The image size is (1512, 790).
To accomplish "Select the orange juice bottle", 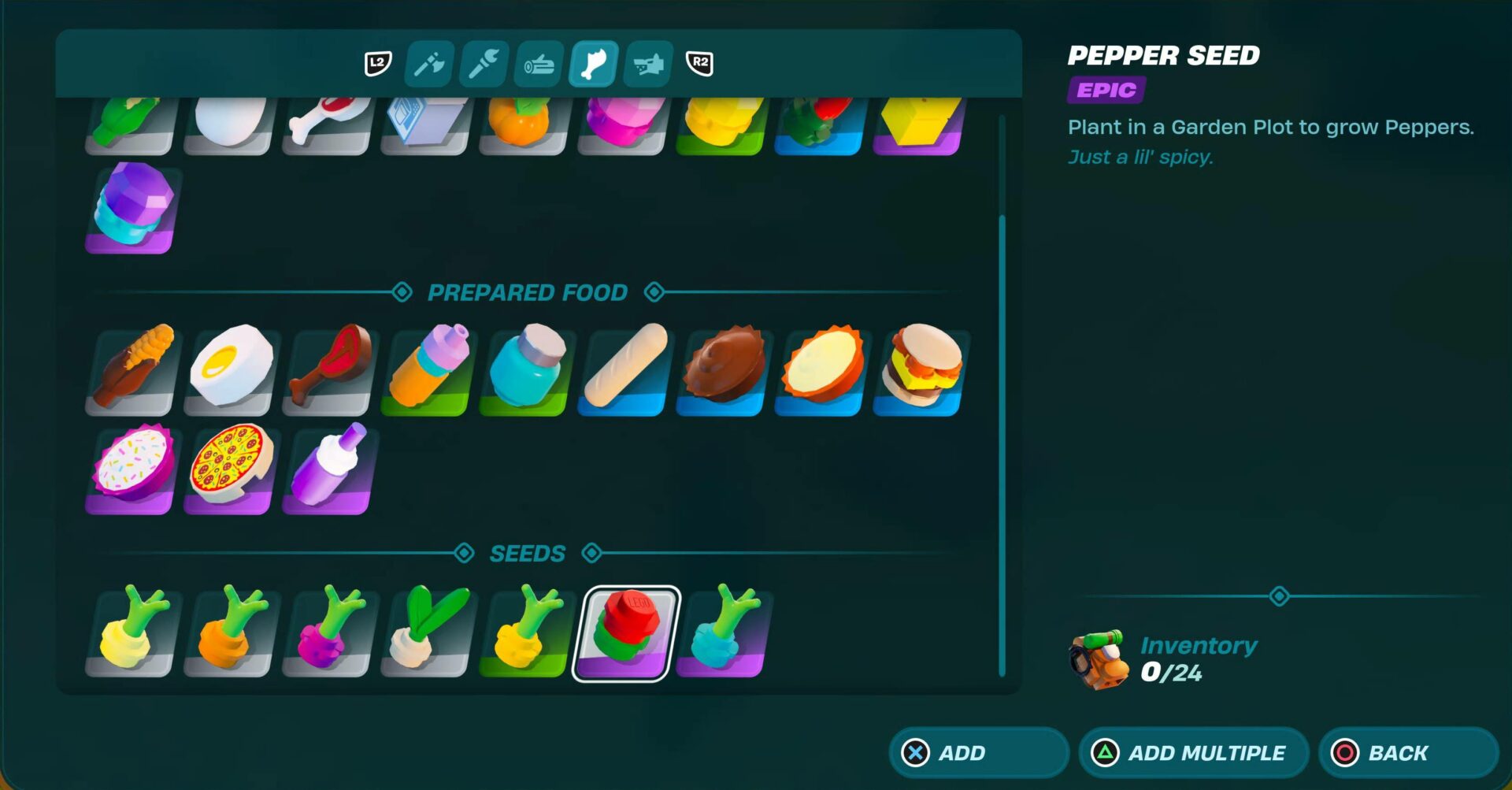I will [425, 370].
